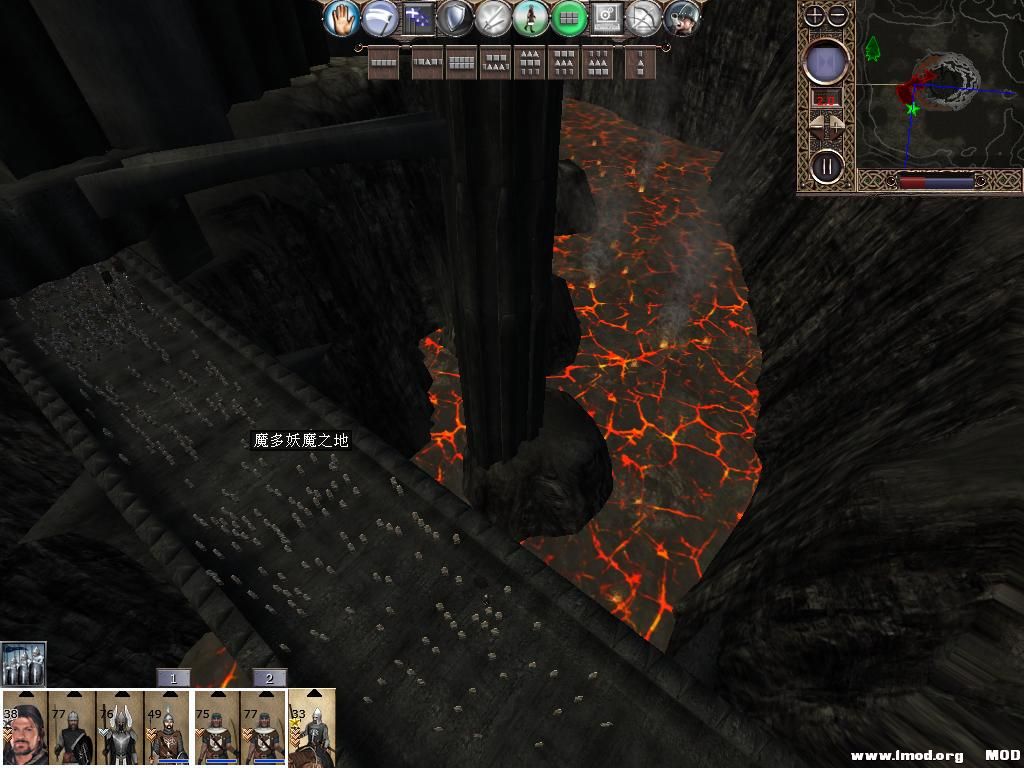Zoom in the minimap with plus button
The width and height of the screenshot is (1024, 768).
point(815,16)
